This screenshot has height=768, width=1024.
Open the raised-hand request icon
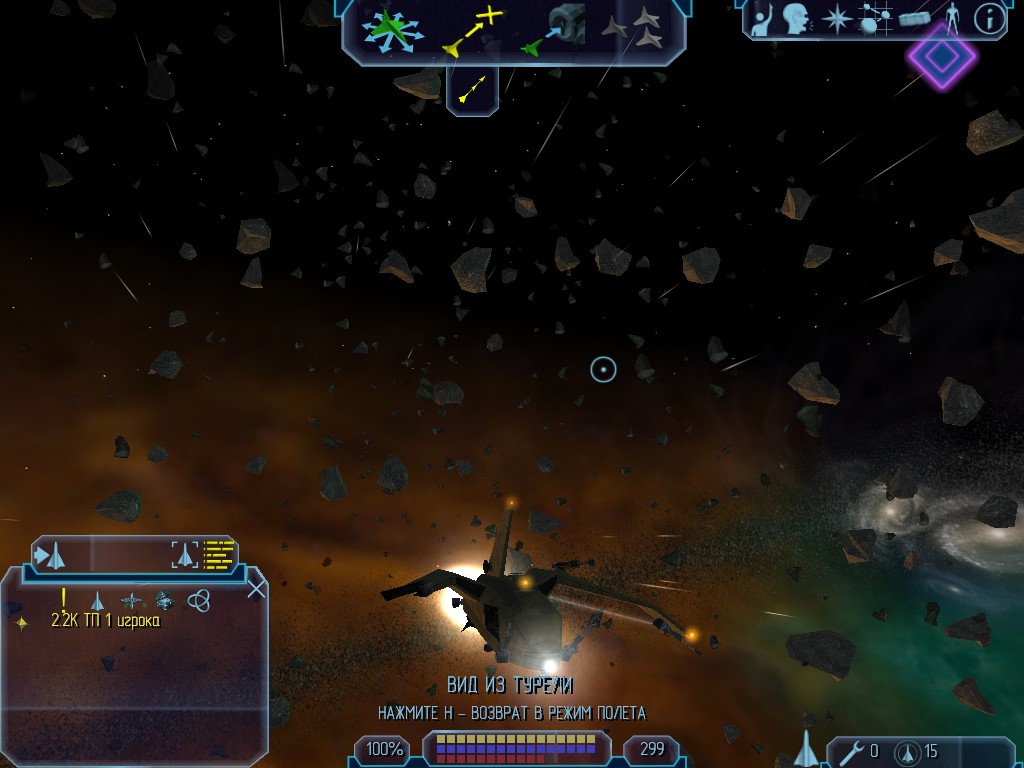764,19
